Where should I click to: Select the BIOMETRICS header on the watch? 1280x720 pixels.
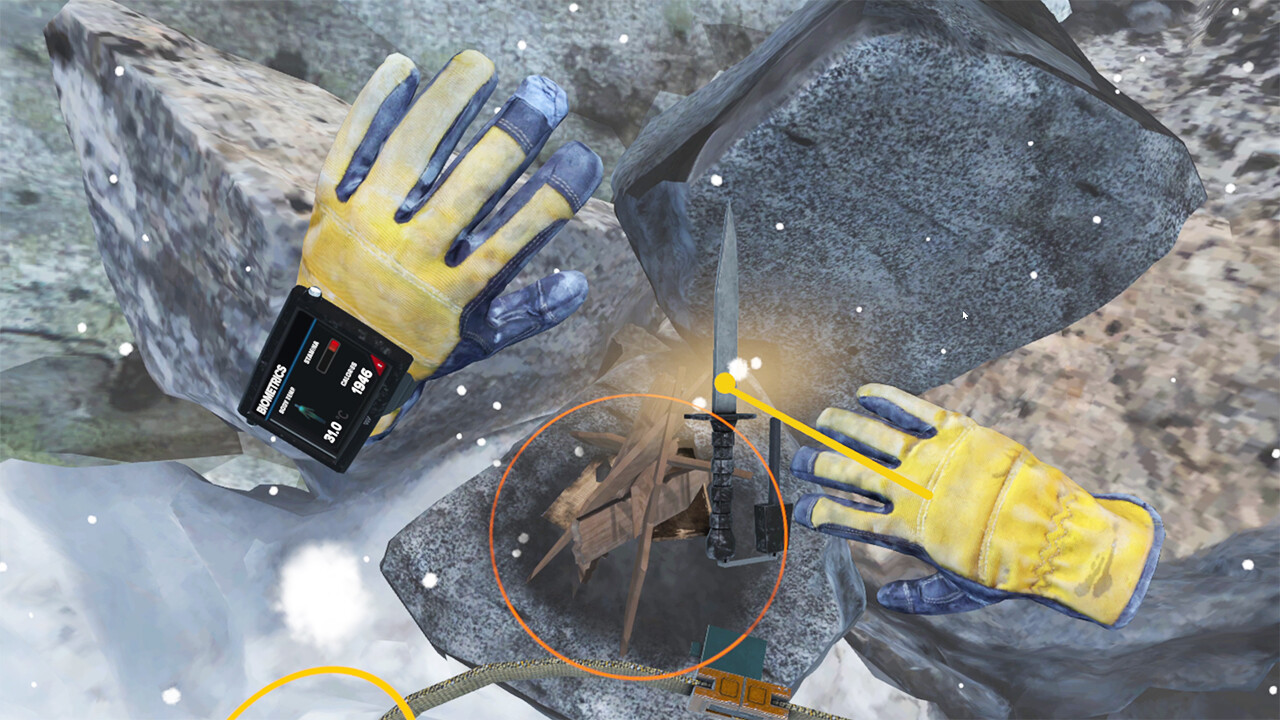click(272, 390)
